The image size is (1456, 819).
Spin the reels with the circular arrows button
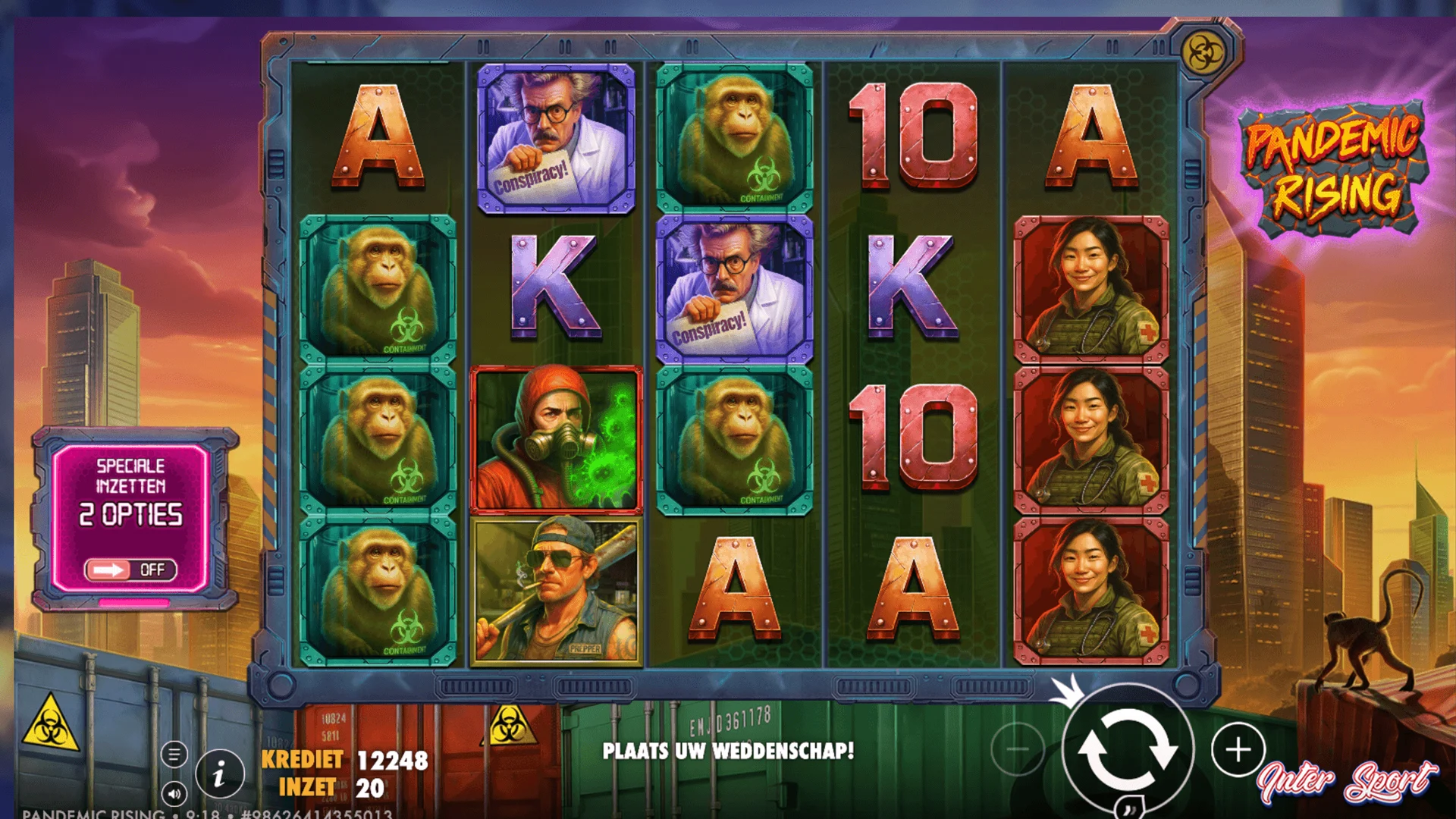point(1128,750)
